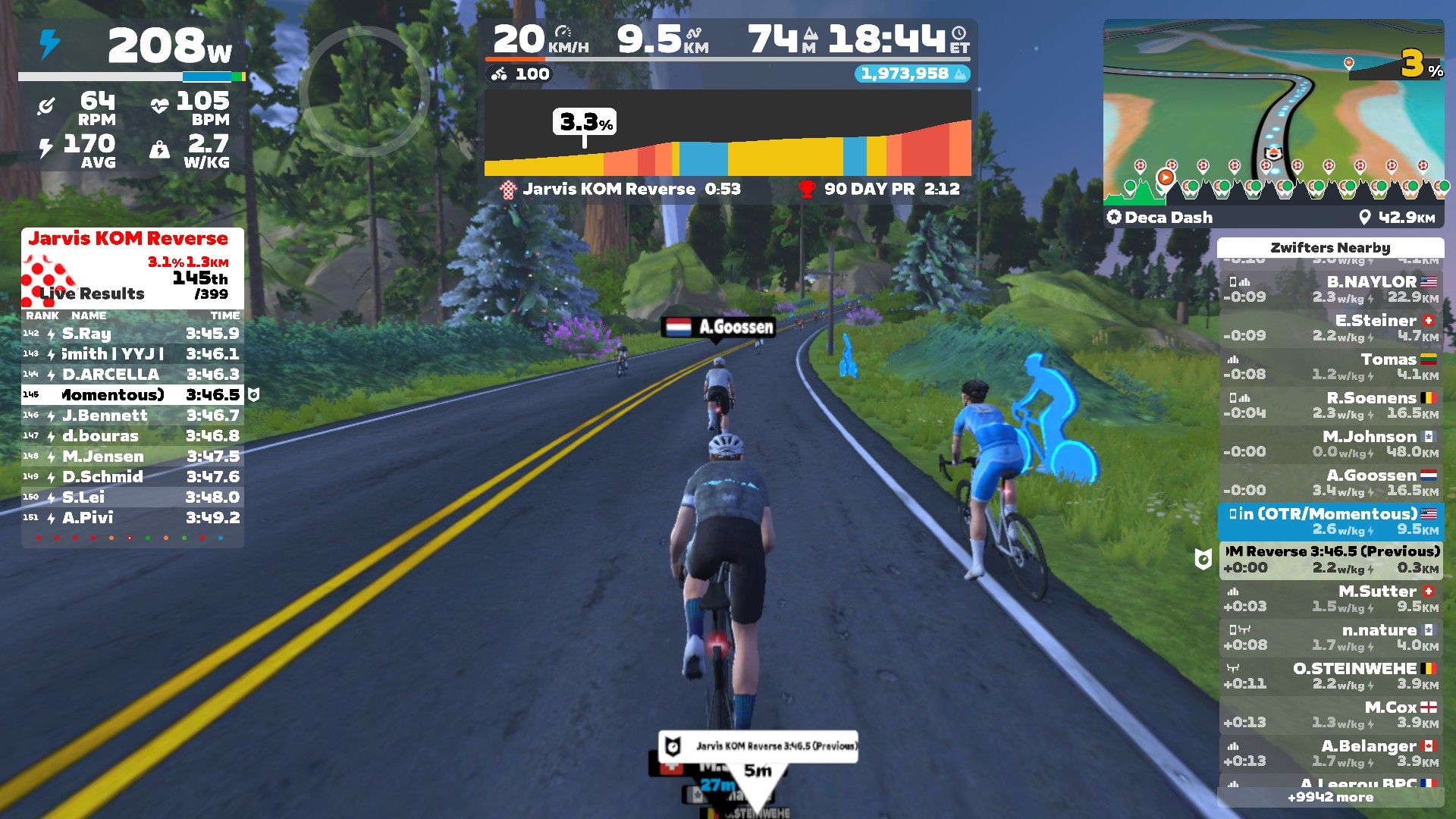This screenshot has height=819, width=1456.
Task: Select O.STEINWEHE in Zwifters Nearby
Action: [1331, 676]
